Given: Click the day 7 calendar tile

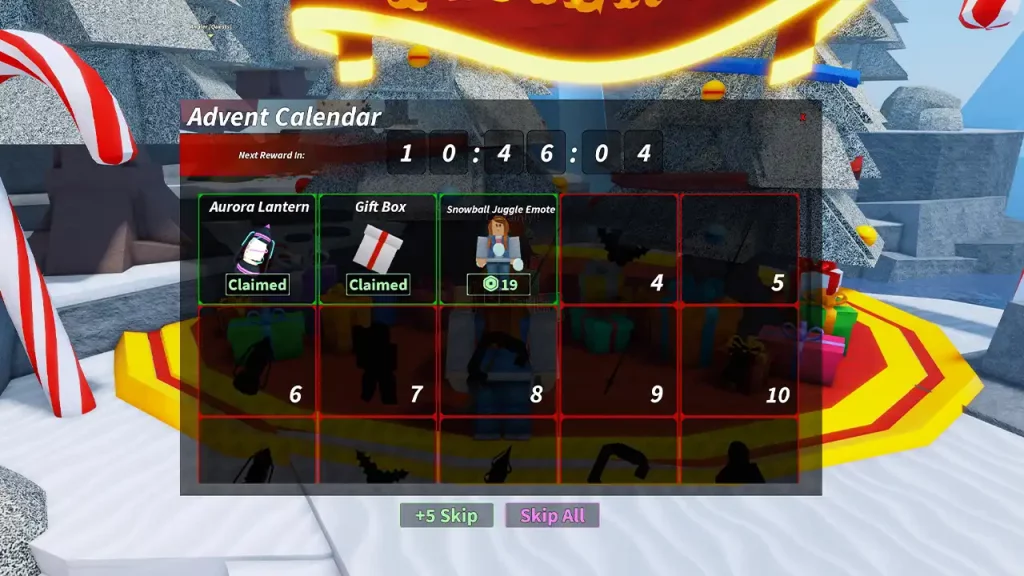Looking at the screenshot, I should click(378, 360).
